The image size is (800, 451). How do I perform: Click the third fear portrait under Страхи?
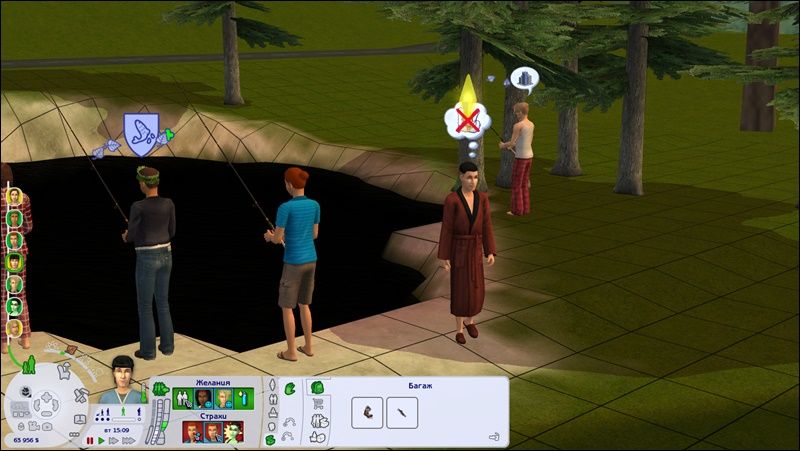231,431
